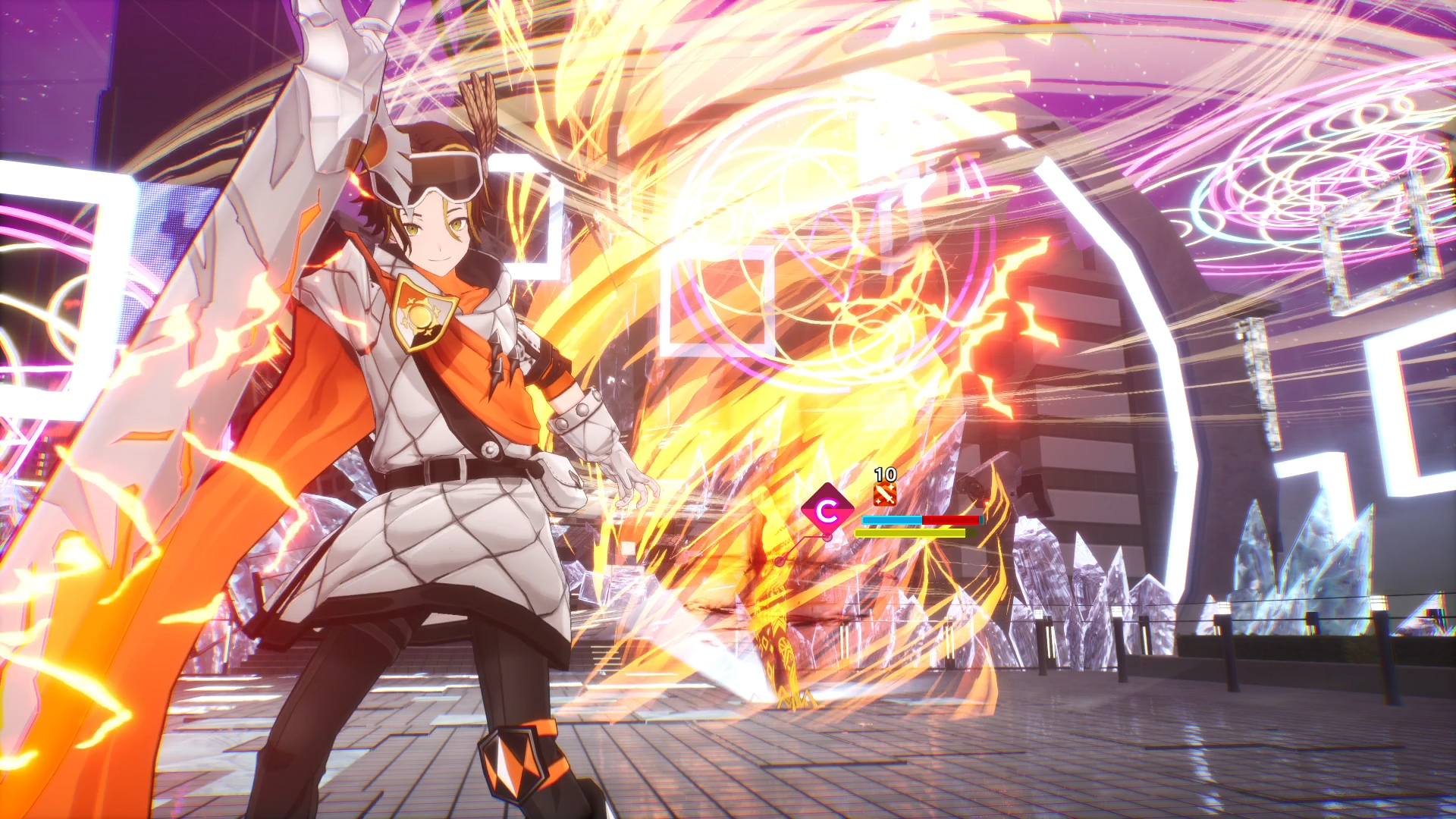The width and height of the screenshot is (1456, 819).
Task: Select the pink diamond C enemy marker
Action: (827, 510)
